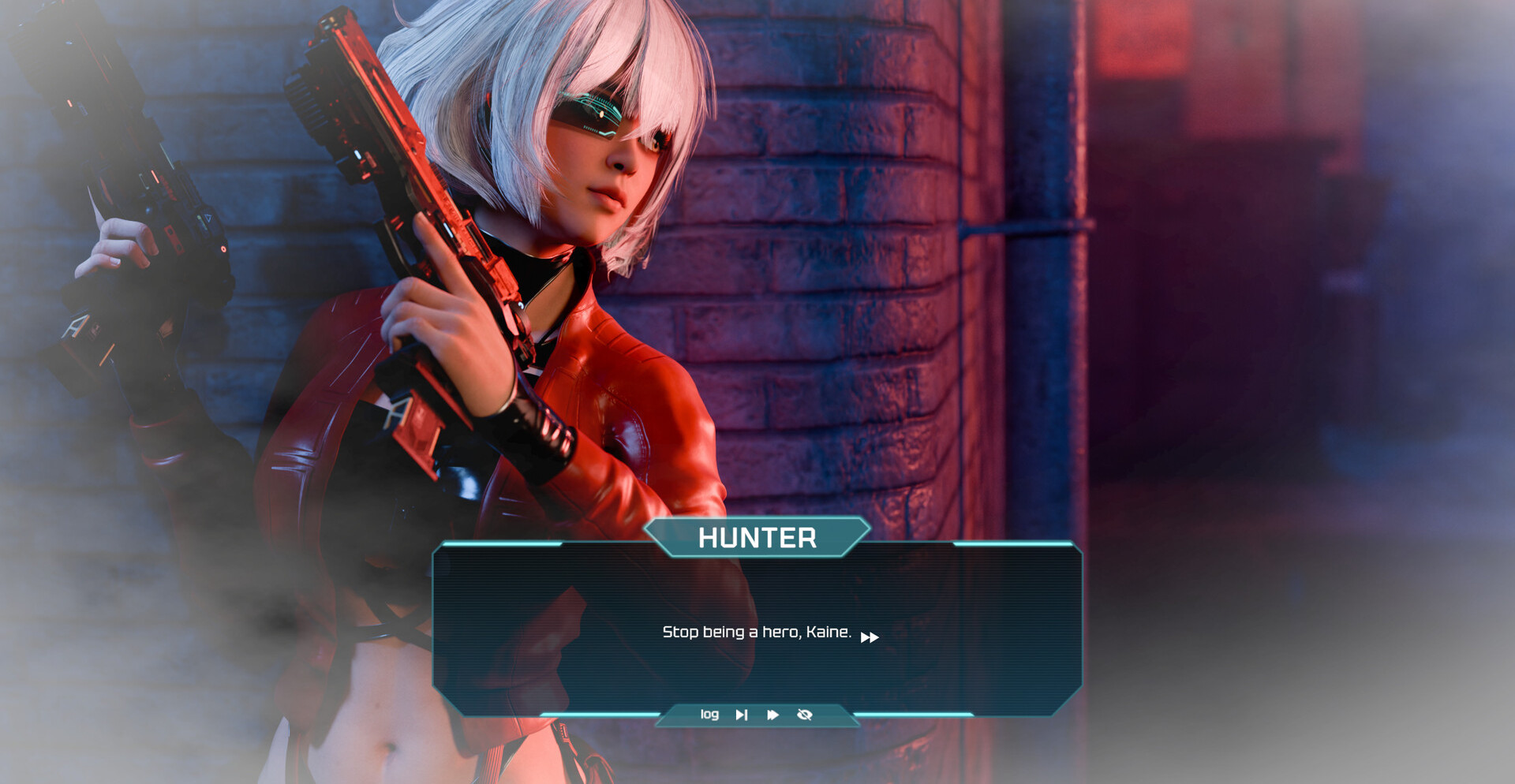Image resolution: width=1515 pixels, height=784 pixels.
Task: Open the dialogue log
Action: [x=709, y=715]
